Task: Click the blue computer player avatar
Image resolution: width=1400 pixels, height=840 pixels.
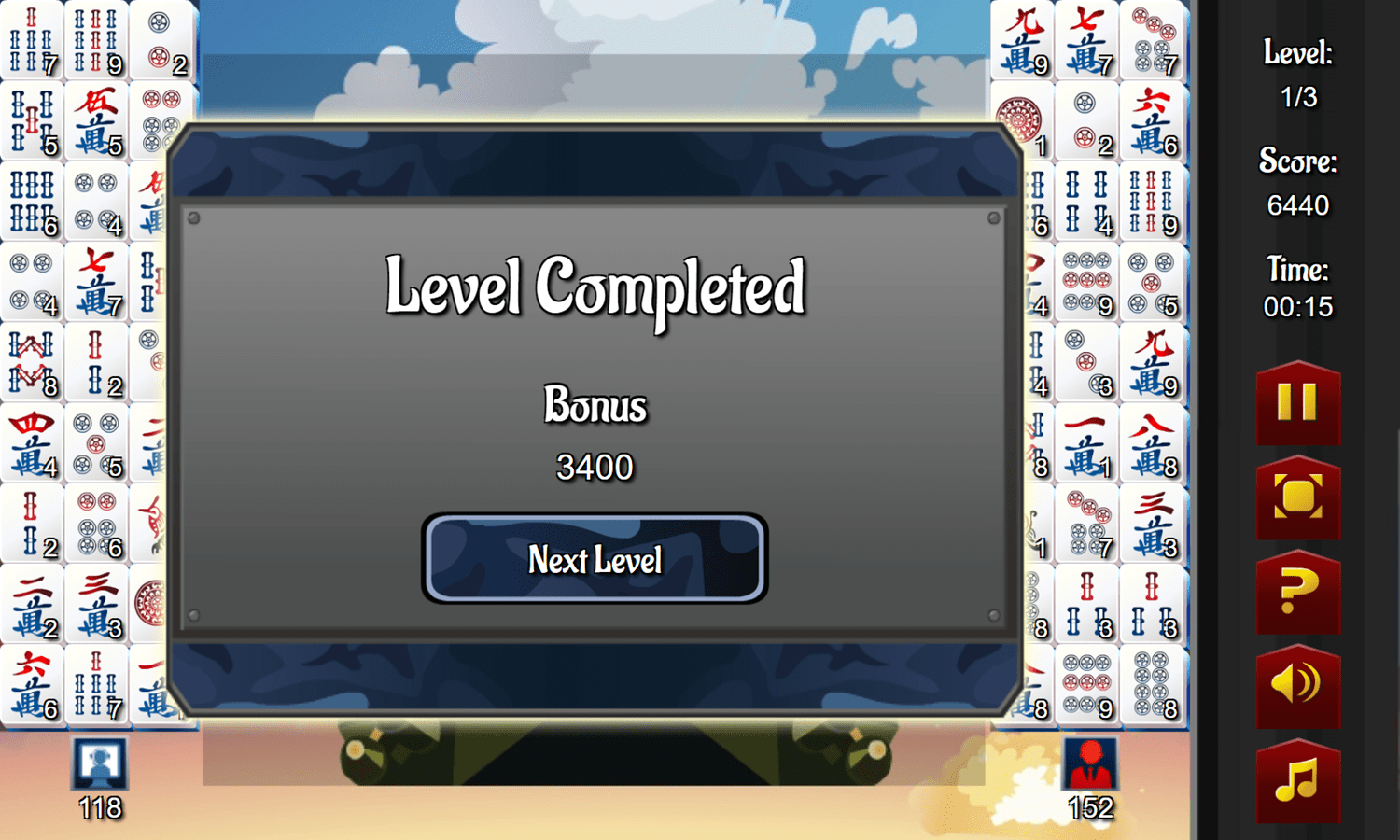Action: (98, 763)
